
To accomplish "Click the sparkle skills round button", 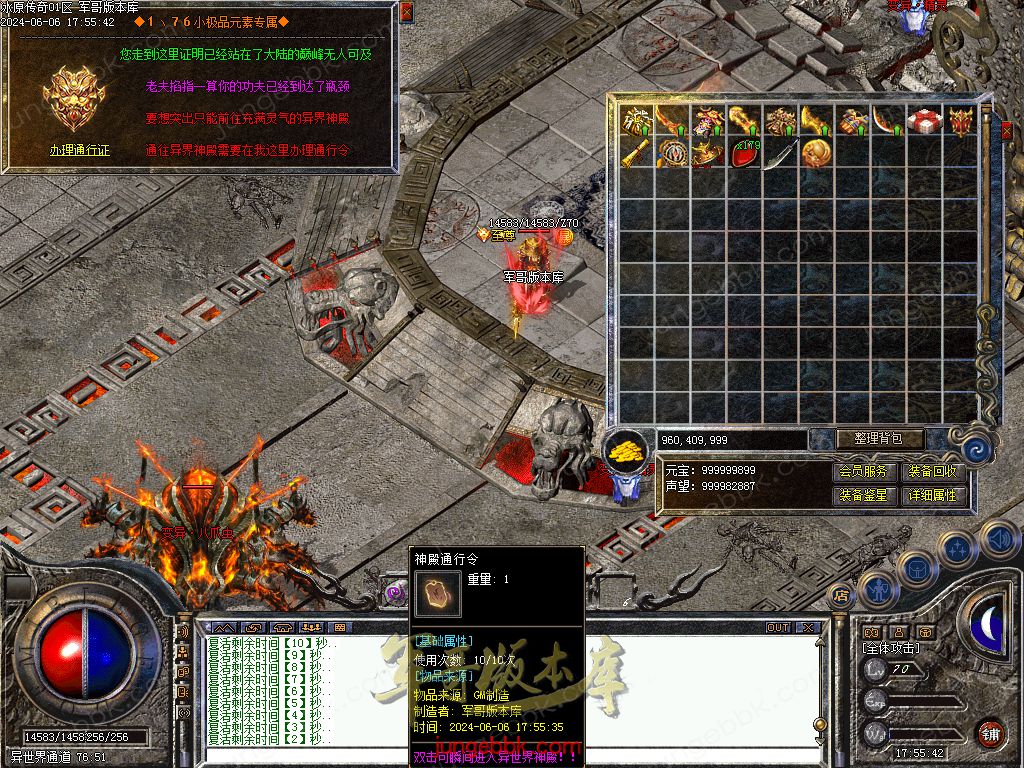I will tap(956, 548).
